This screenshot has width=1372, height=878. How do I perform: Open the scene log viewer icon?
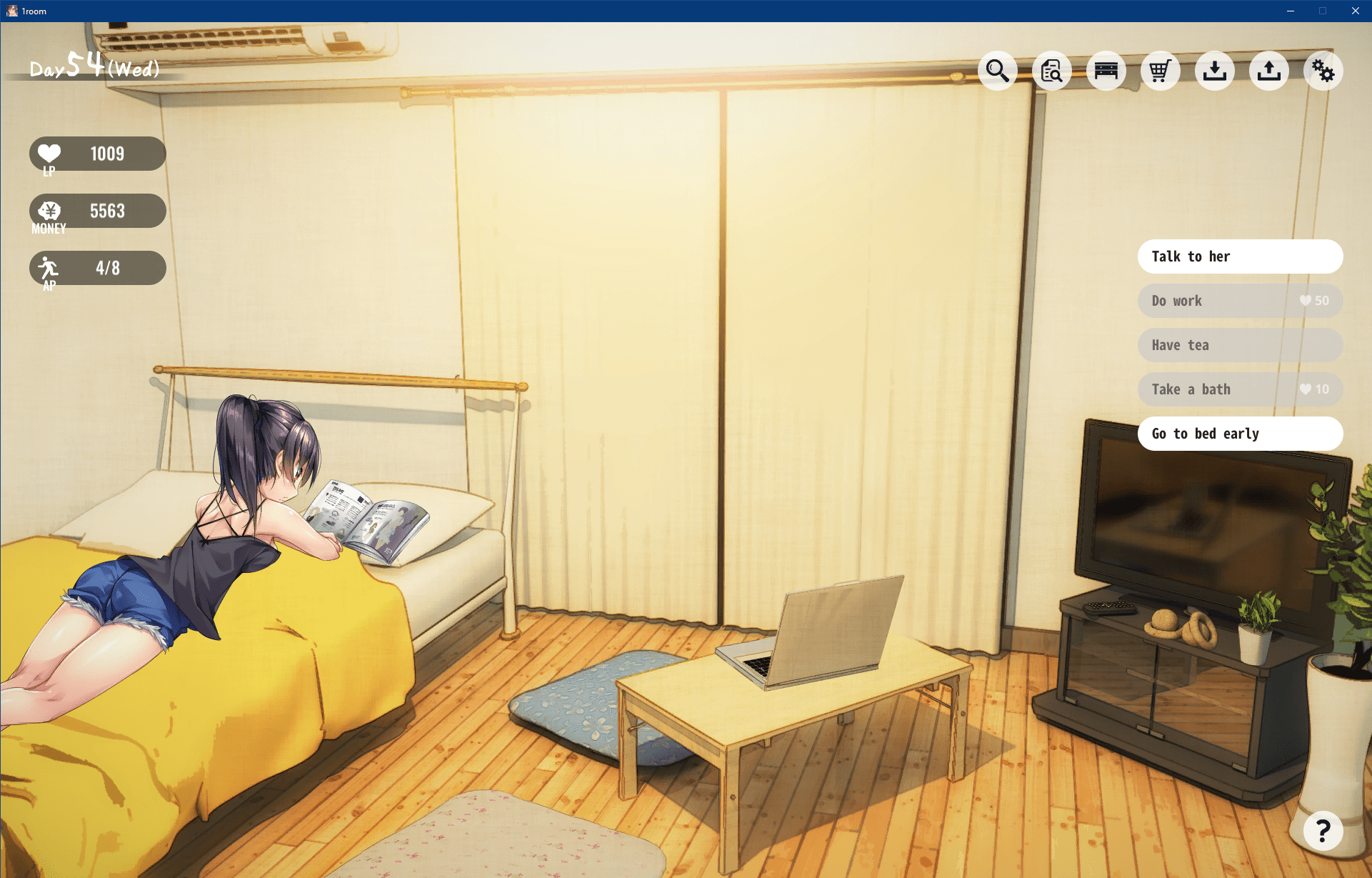tap(1052, 71)
